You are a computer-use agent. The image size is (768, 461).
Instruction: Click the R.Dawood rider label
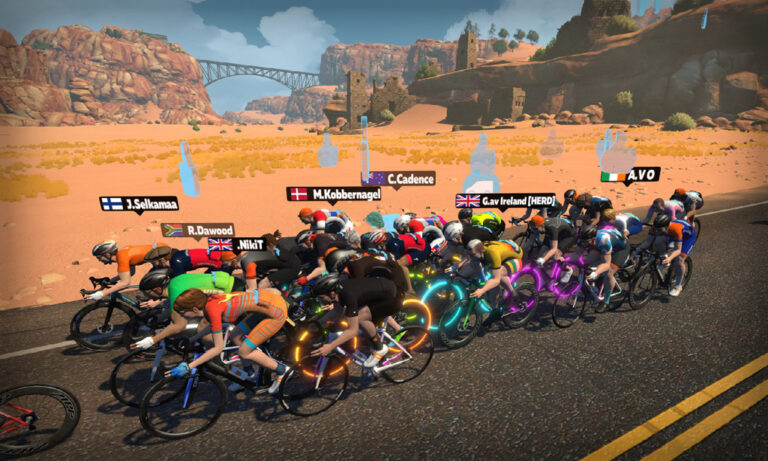(x=198, y=230)
